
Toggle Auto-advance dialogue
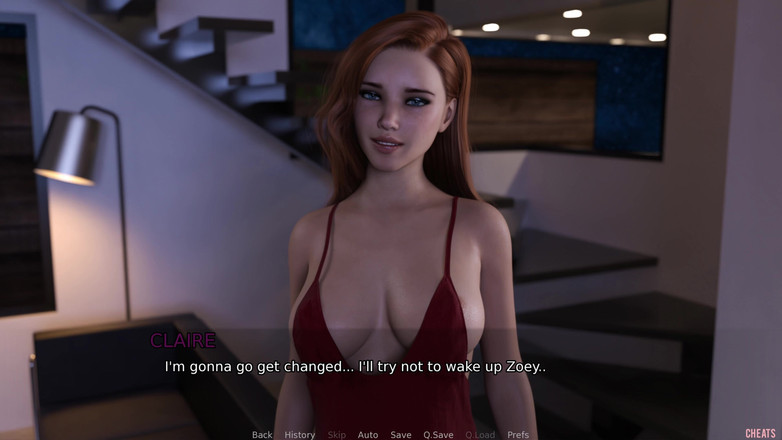point(368,435)
